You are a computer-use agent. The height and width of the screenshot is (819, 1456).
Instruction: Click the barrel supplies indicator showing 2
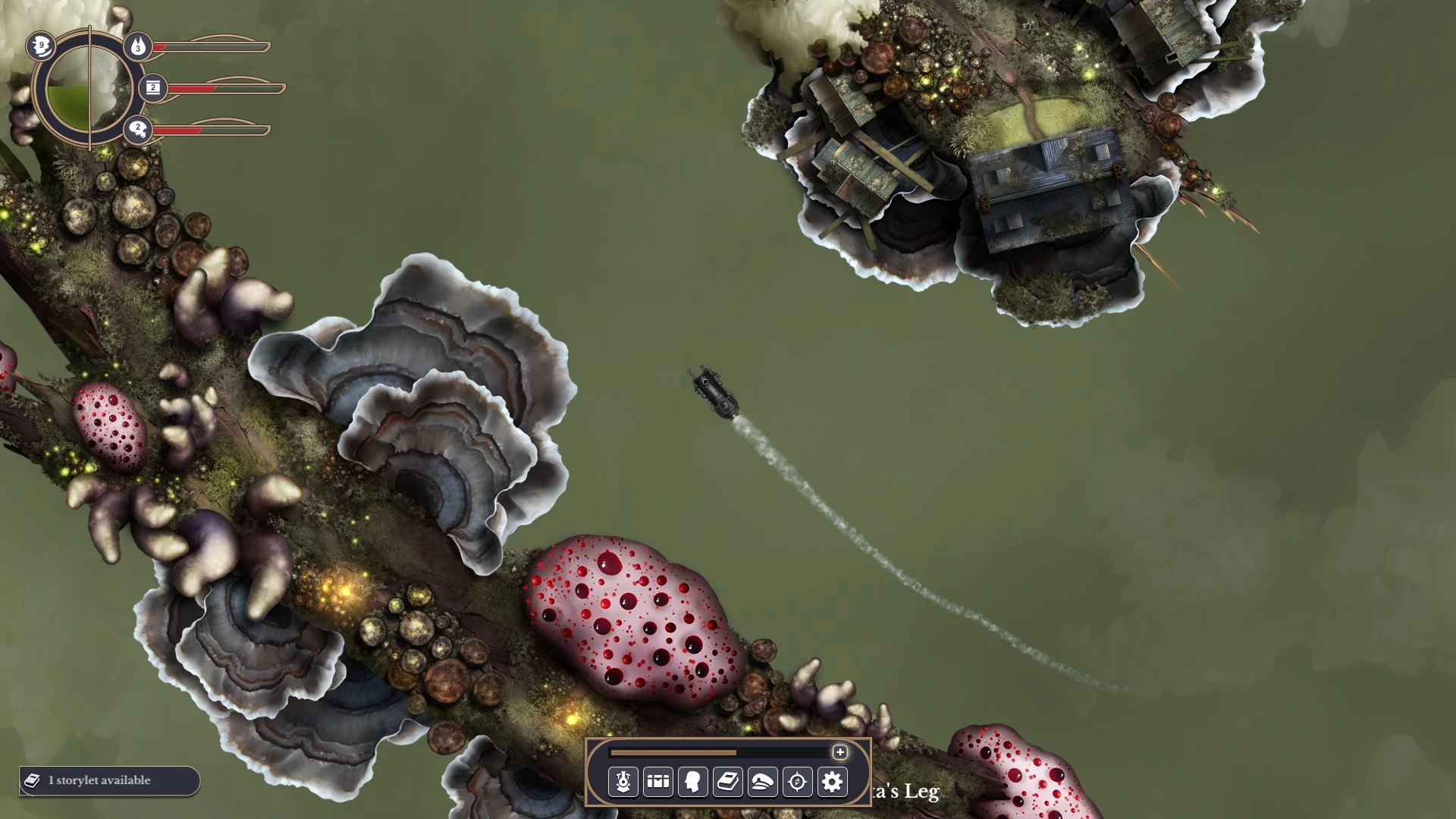154,86
